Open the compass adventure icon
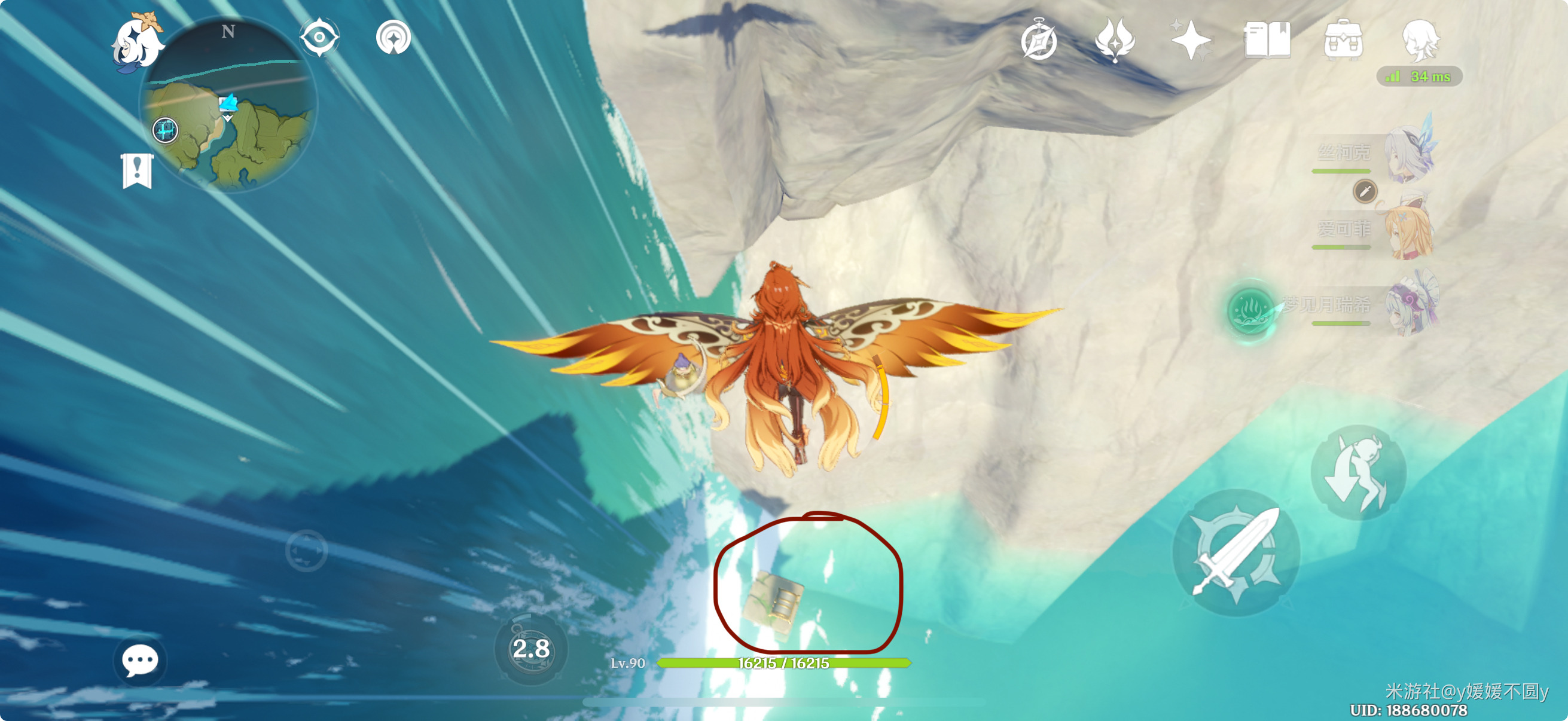 [1038, 41]
